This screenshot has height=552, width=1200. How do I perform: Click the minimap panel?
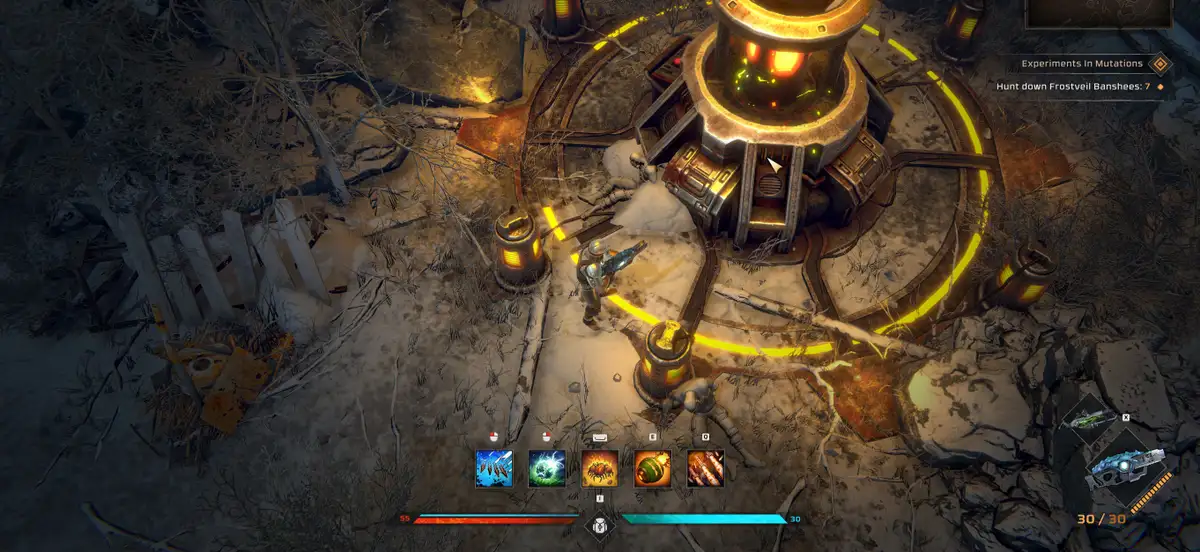pos(1097,14)
